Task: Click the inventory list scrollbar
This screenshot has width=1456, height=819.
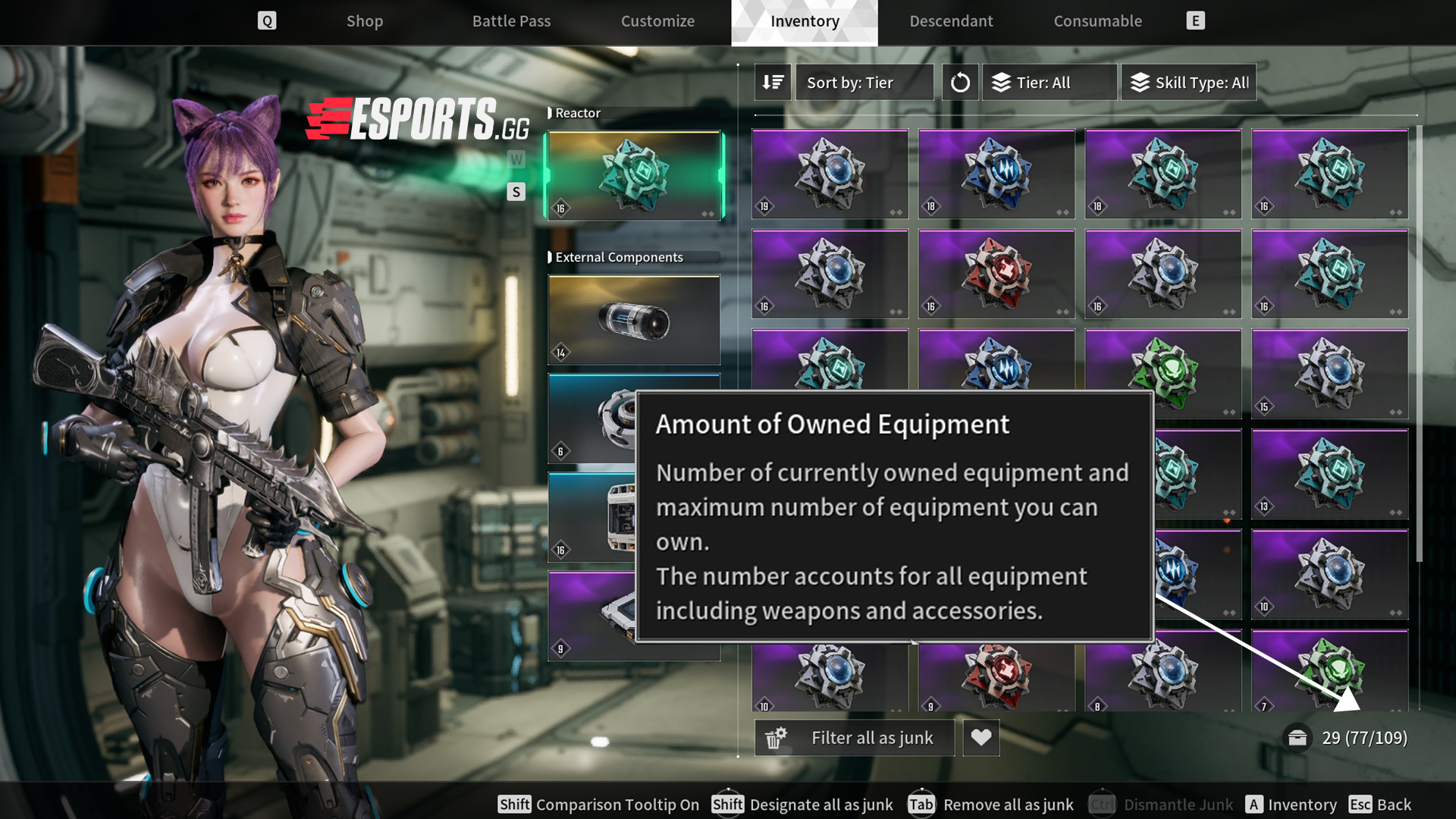Action: [1419, 341]
